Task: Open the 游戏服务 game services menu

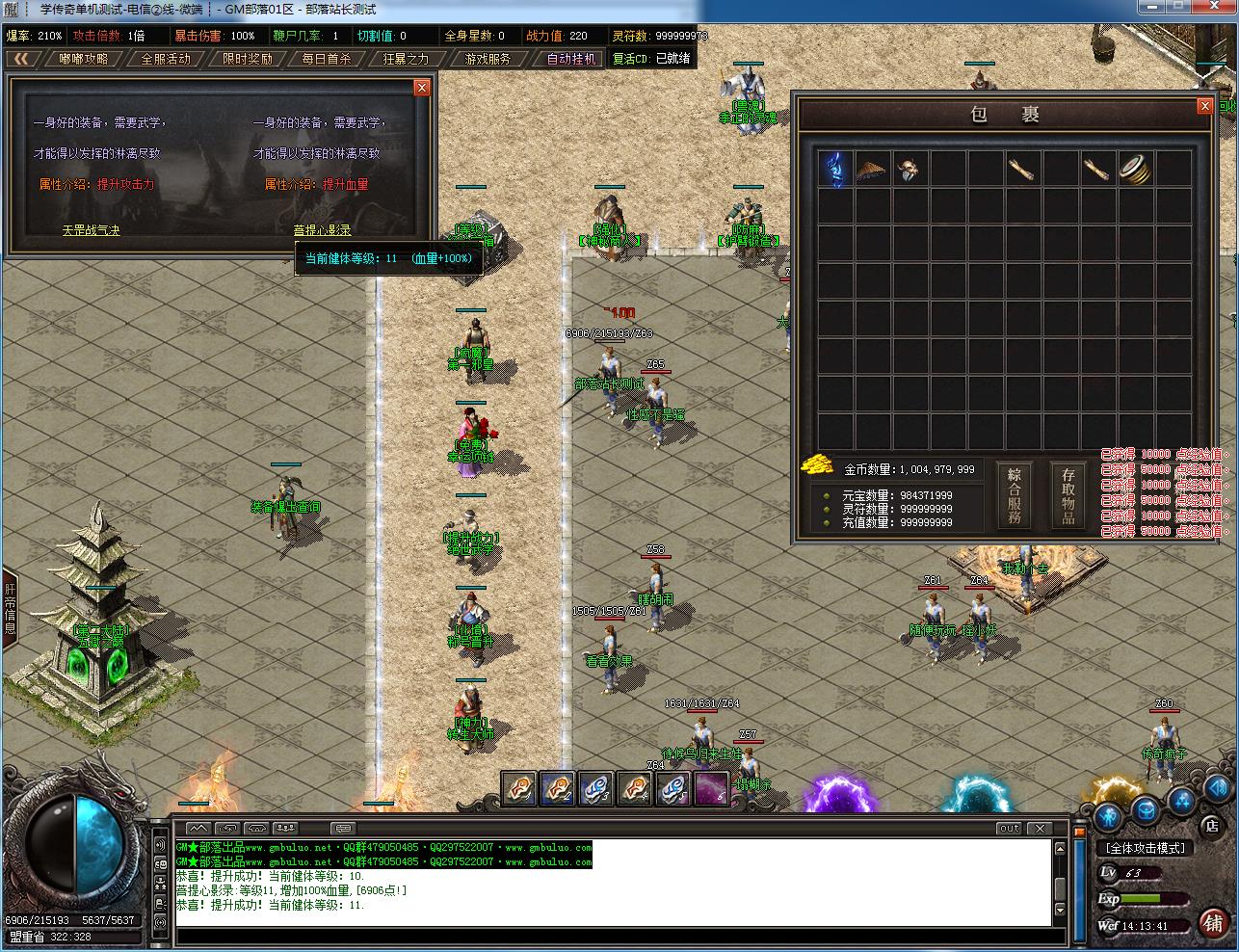Action: [x=488, y=59]
